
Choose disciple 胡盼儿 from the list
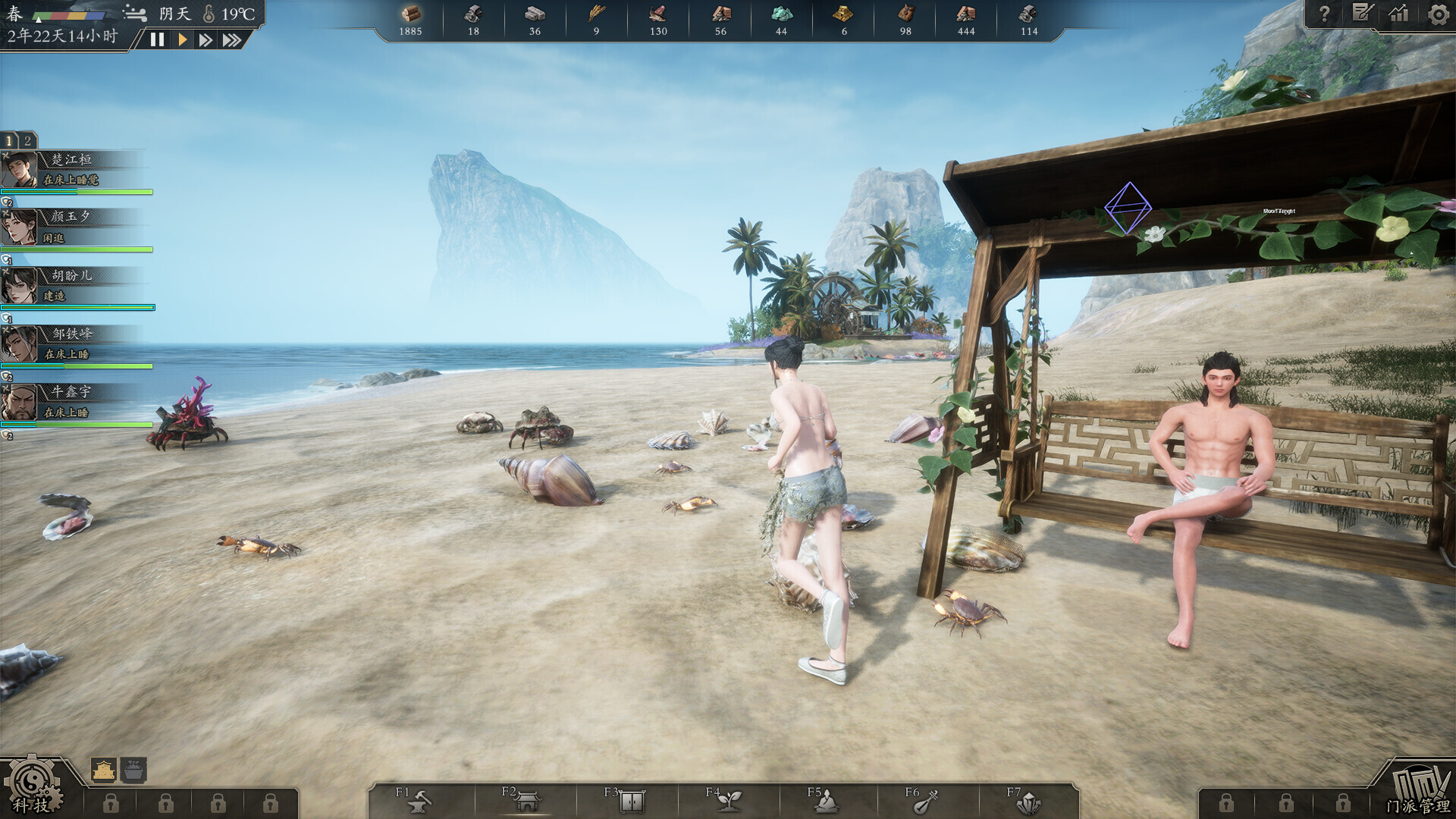(x=72, y=285)
